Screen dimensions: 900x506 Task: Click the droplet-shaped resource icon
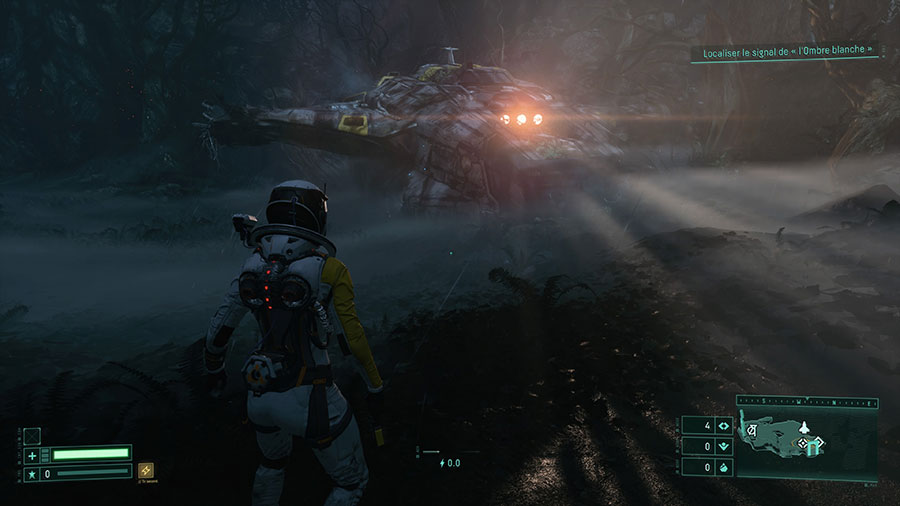click(723, 467)
